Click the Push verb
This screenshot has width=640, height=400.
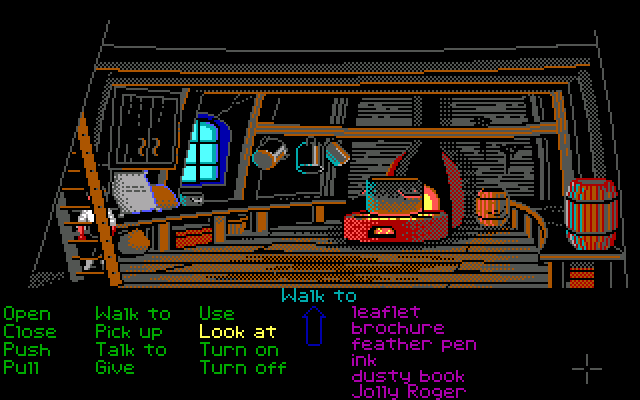[26, 349]
